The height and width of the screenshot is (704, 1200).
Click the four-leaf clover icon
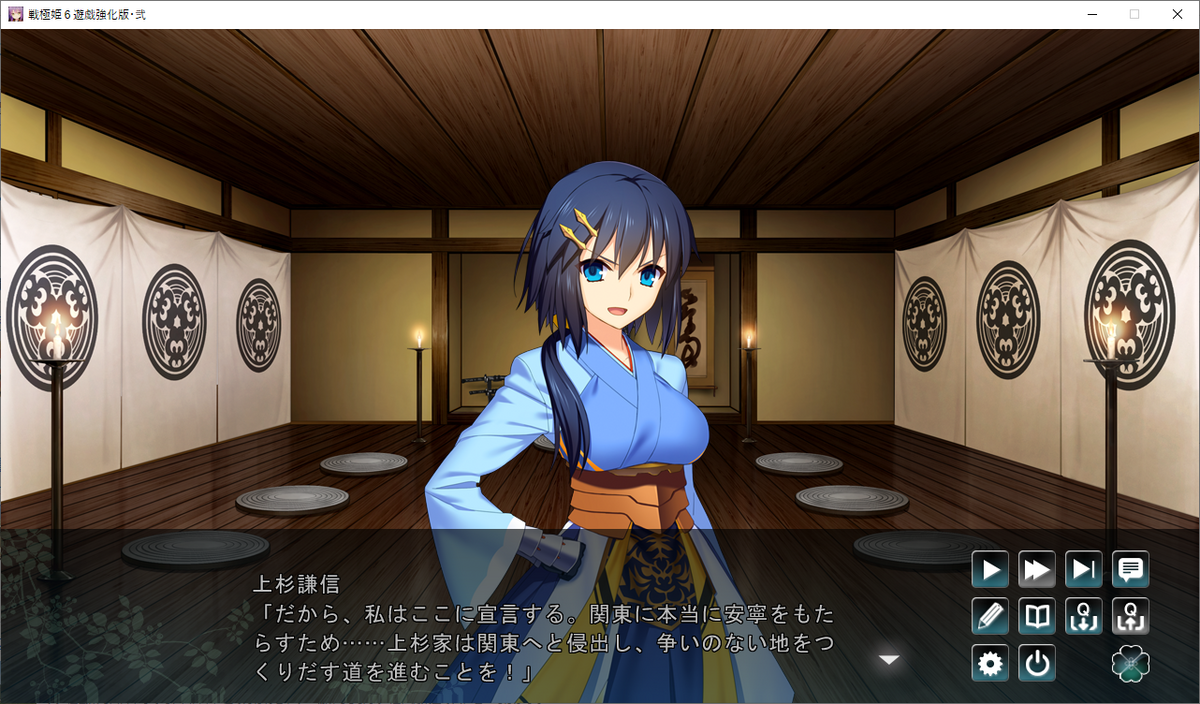[x=1131, y=663]
